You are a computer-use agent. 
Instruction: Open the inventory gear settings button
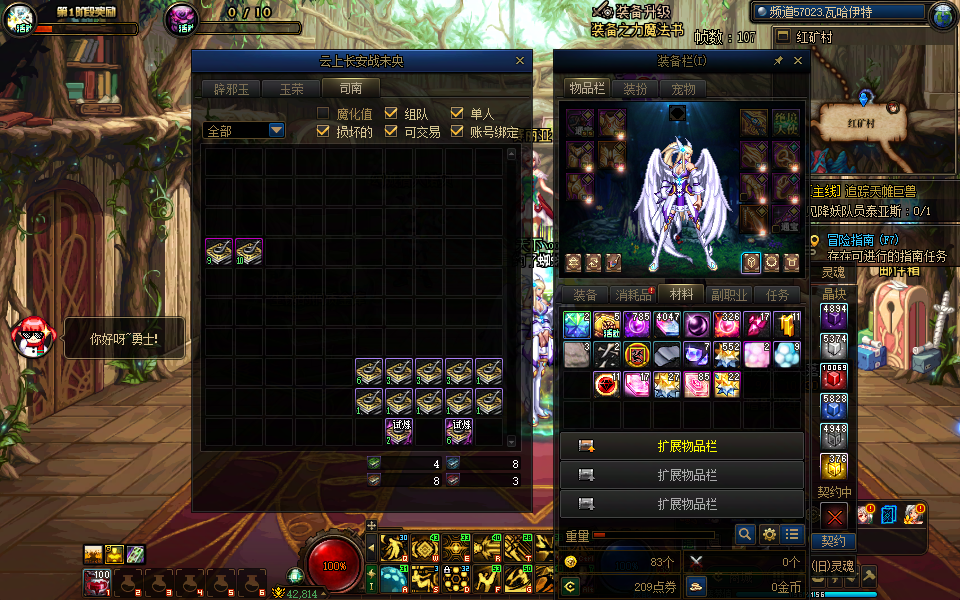(769, 535)
